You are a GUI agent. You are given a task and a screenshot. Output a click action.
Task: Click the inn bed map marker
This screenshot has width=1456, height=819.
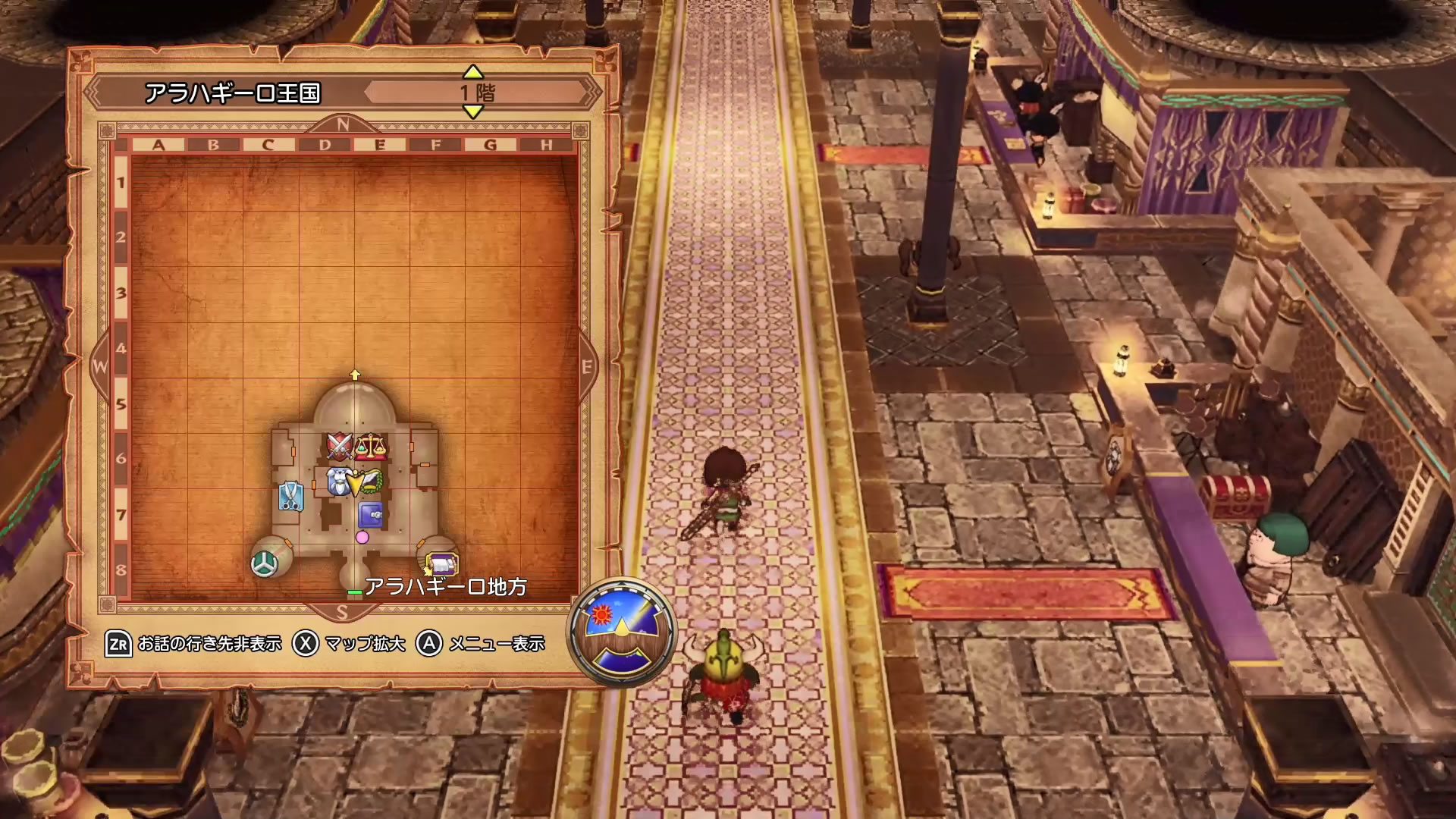442,565
